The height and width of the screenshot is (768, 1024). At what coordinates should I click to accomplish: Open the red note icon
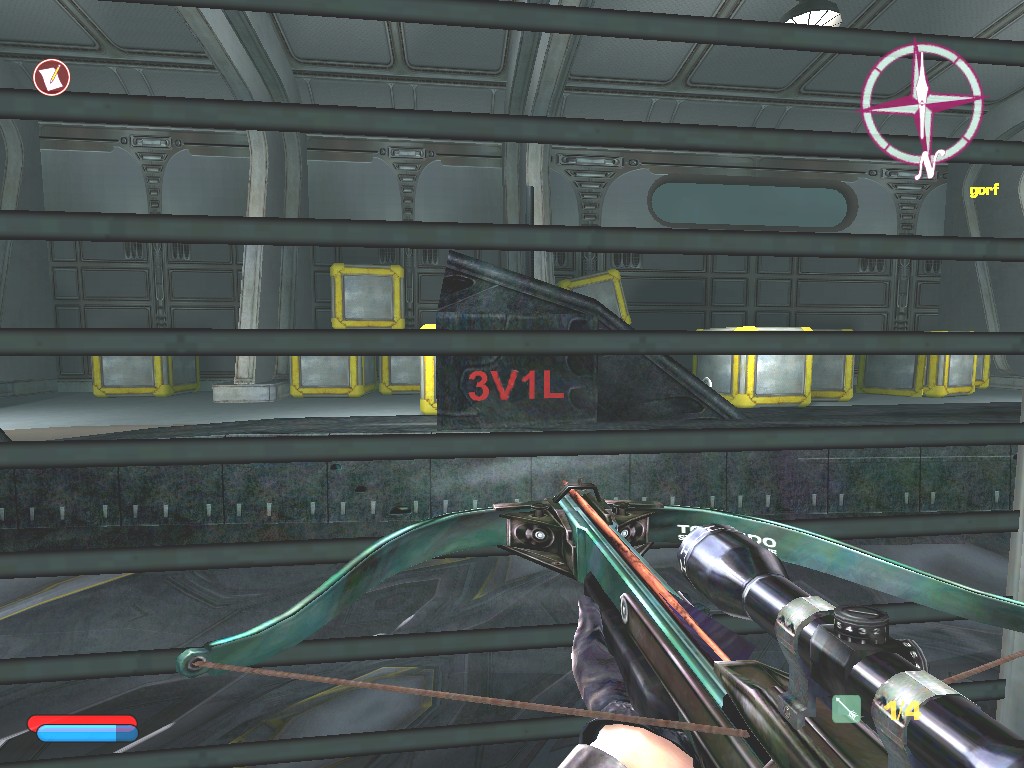[50, 77]
